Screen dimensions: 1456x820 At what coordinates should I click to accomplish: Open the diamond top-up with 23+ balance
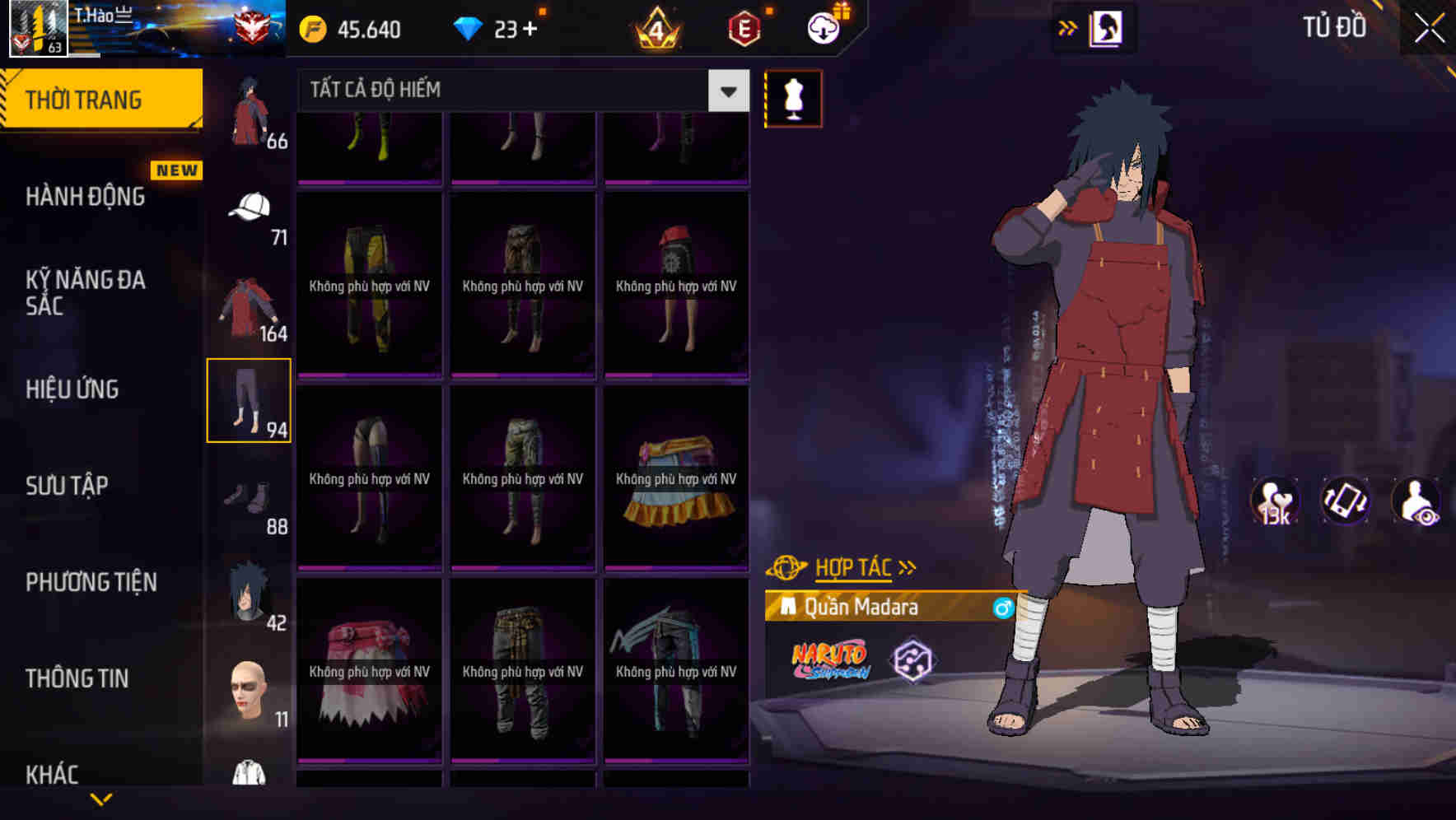[498, 28]
